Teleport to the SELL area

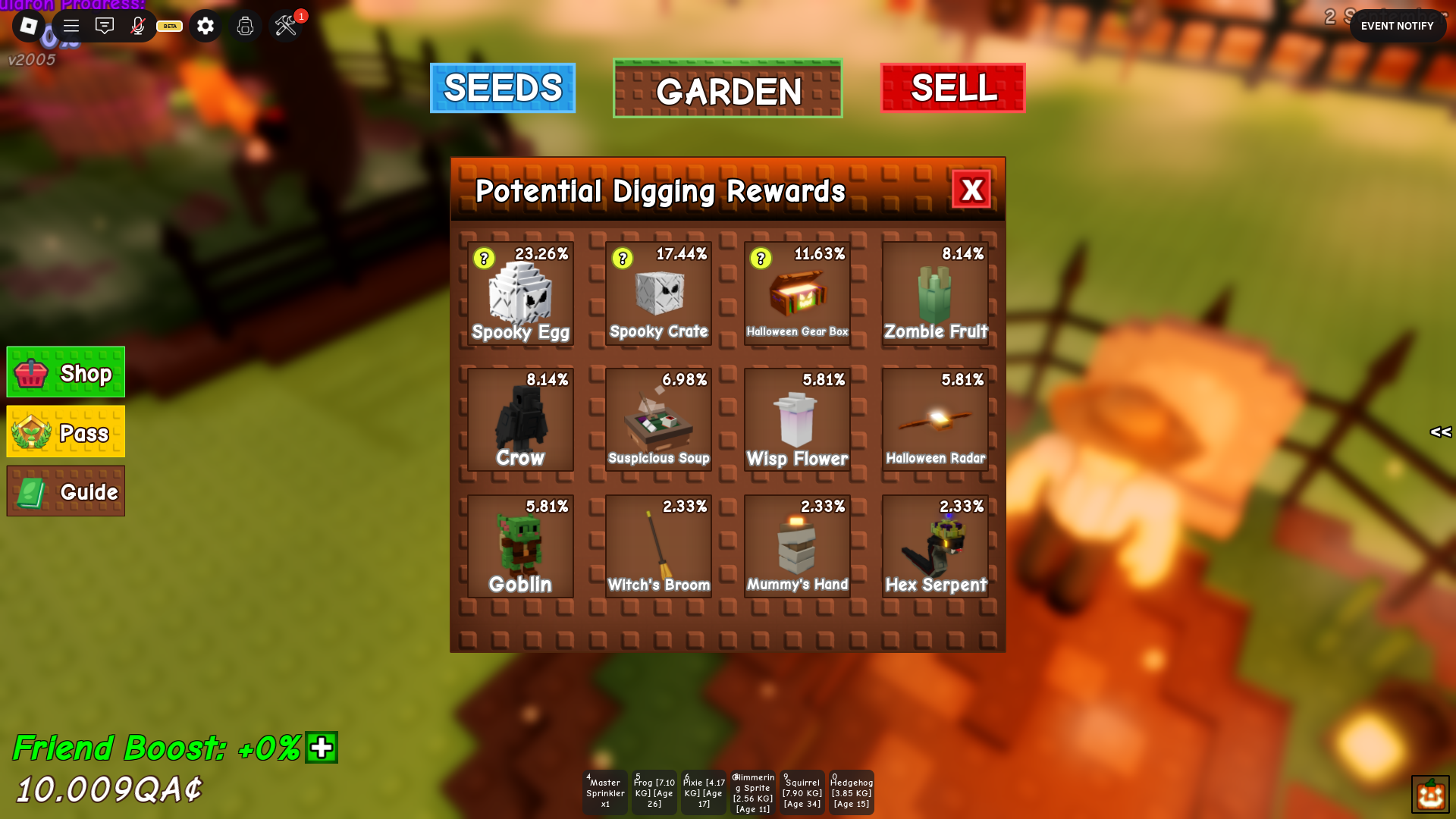point(952,88)
